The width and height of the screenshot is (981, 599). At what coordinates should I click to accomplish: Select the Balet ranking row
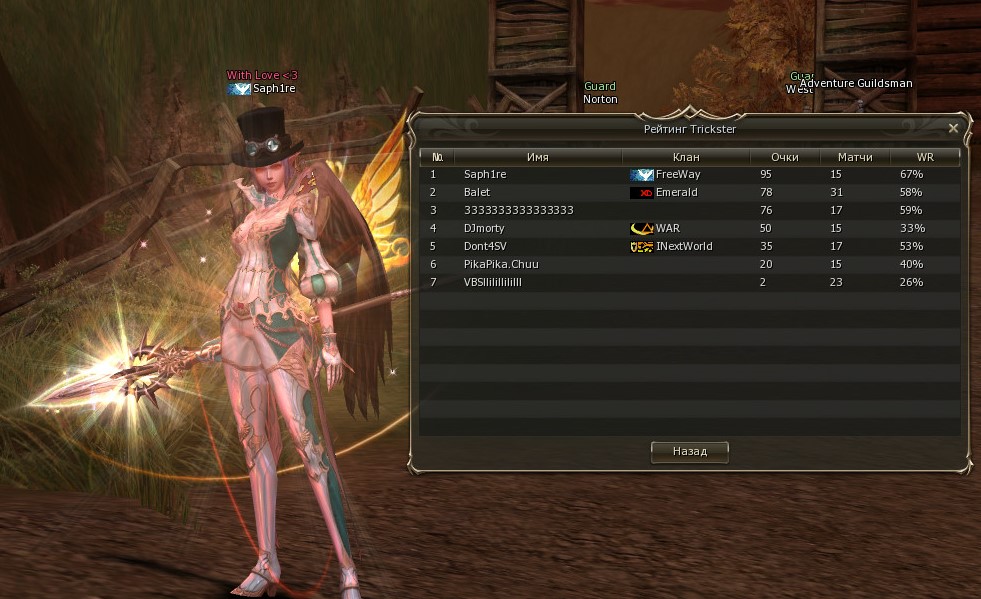tap(690, 192)
